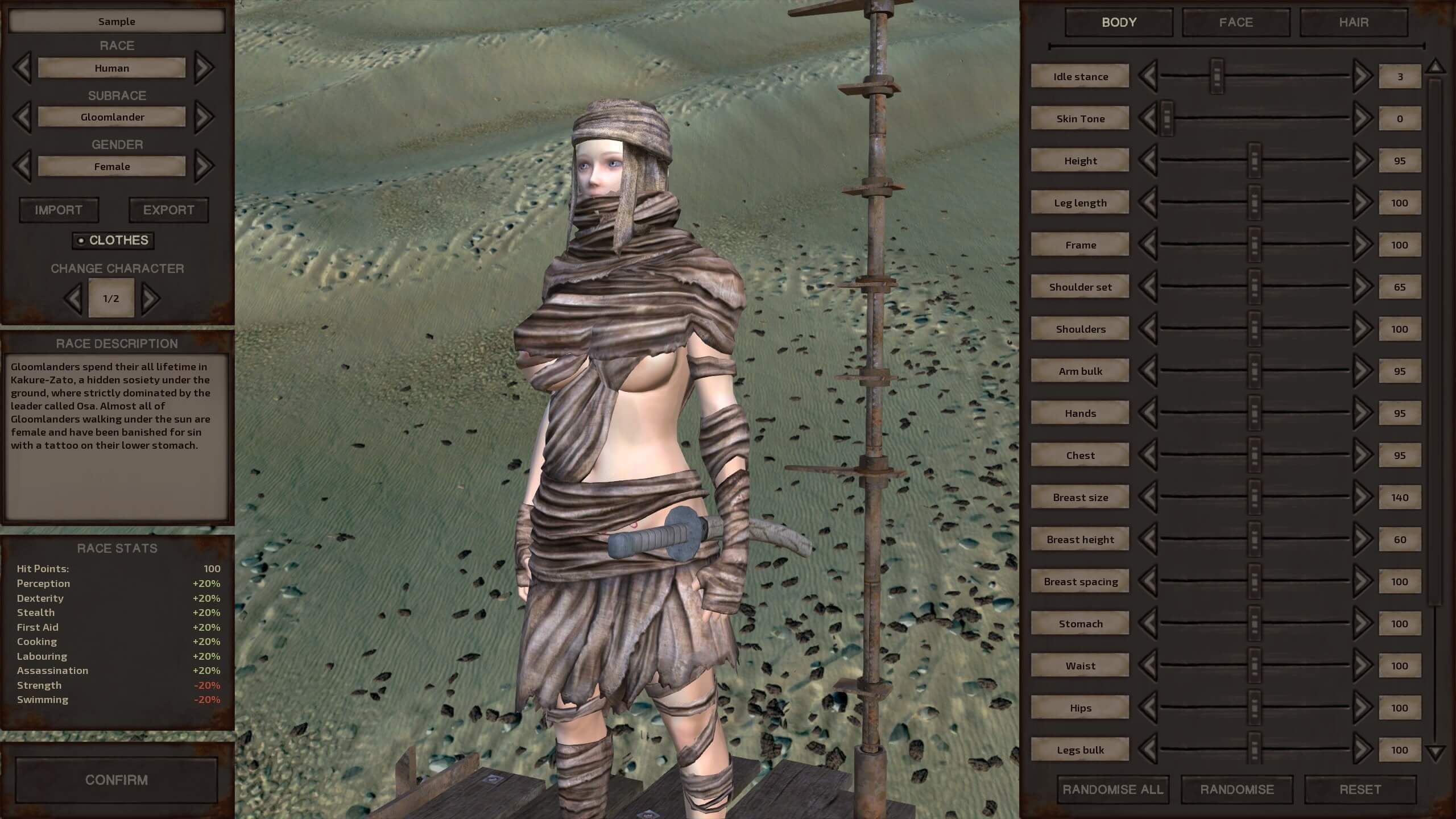Choose next race with right arrow
The image size is (1456, 819).
coord(204,68)
